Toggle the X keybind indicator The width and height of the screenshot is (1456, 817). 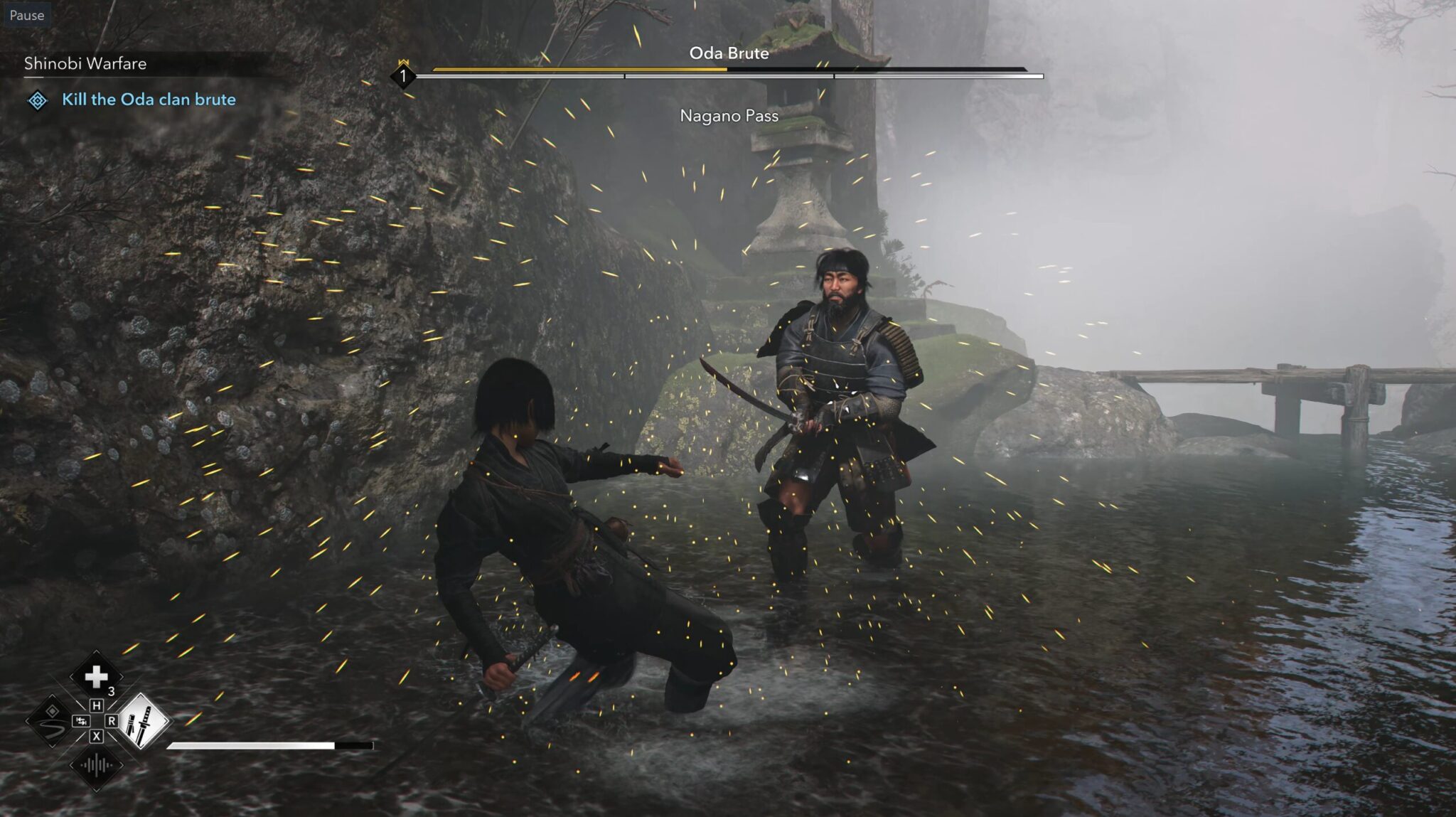pos(97,735)
